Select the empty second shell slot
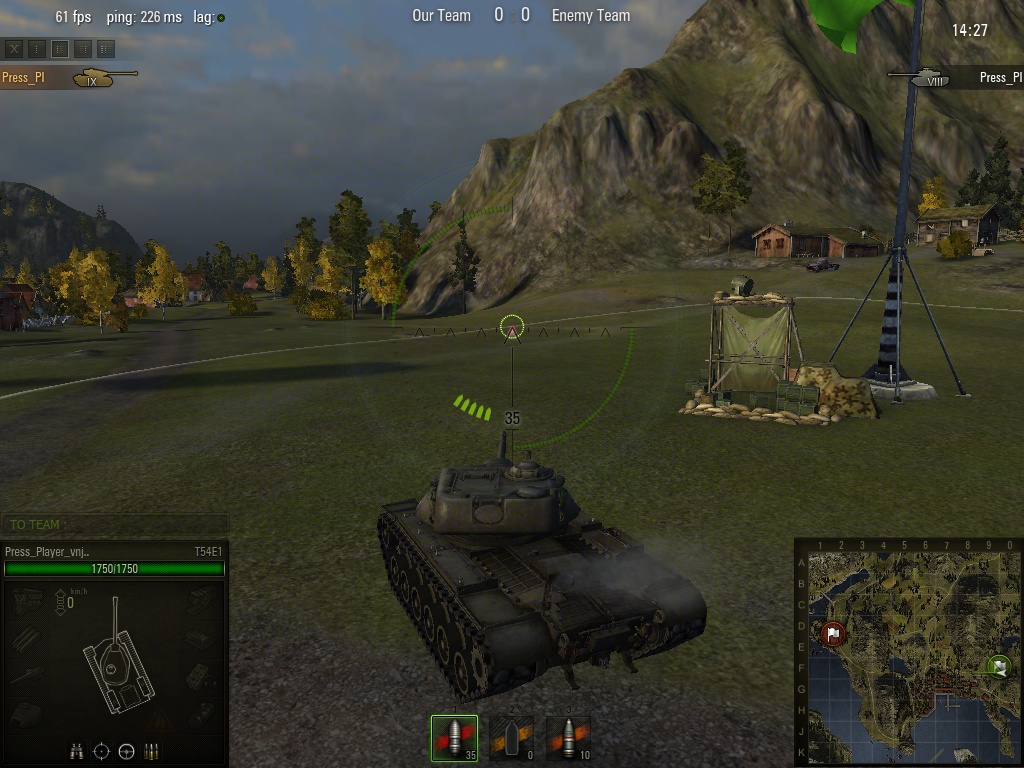Screen dimensions: 1024x768 coord(511,738)
